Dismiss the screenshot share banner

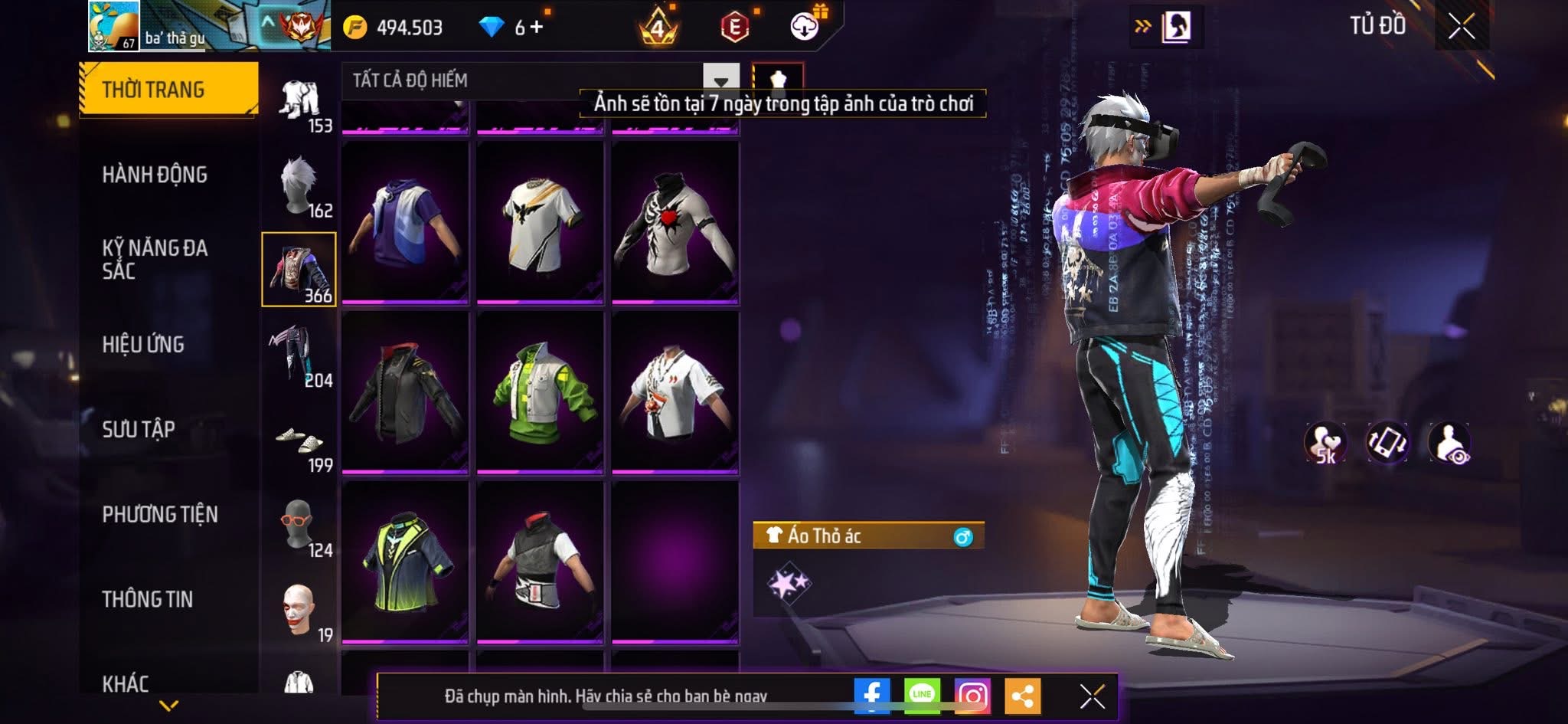1092,696
